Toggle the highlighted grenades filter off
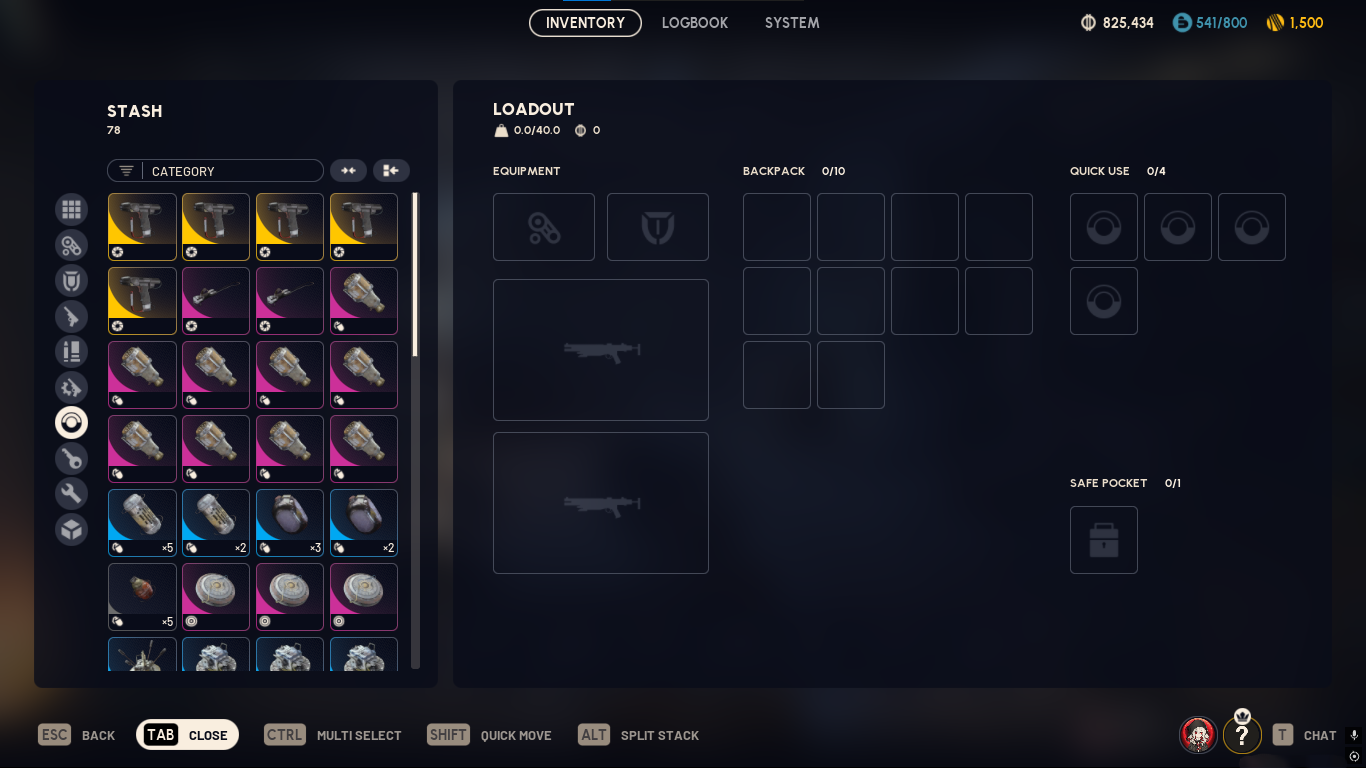 71,422
